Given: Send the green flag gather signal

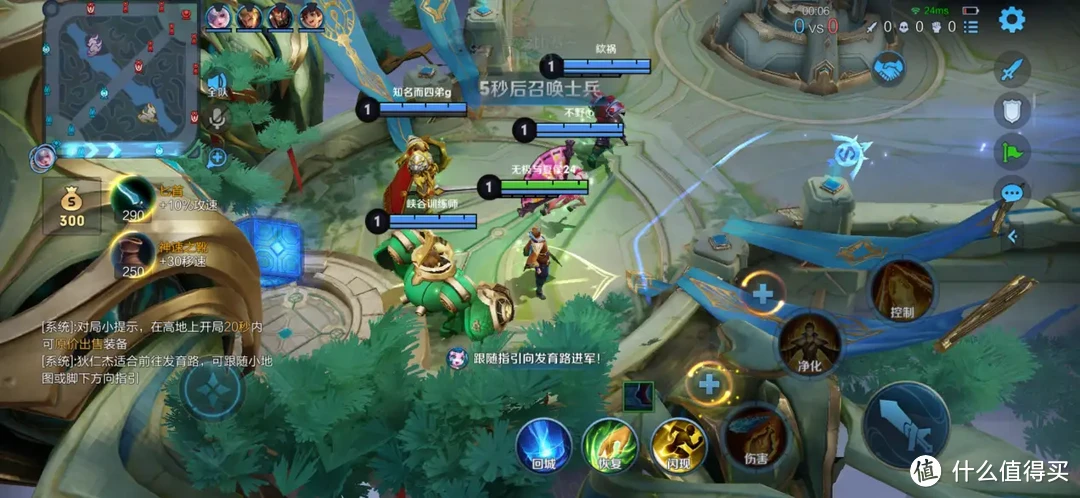Looking at the screenshot, I should click(x=1012, y=153).
